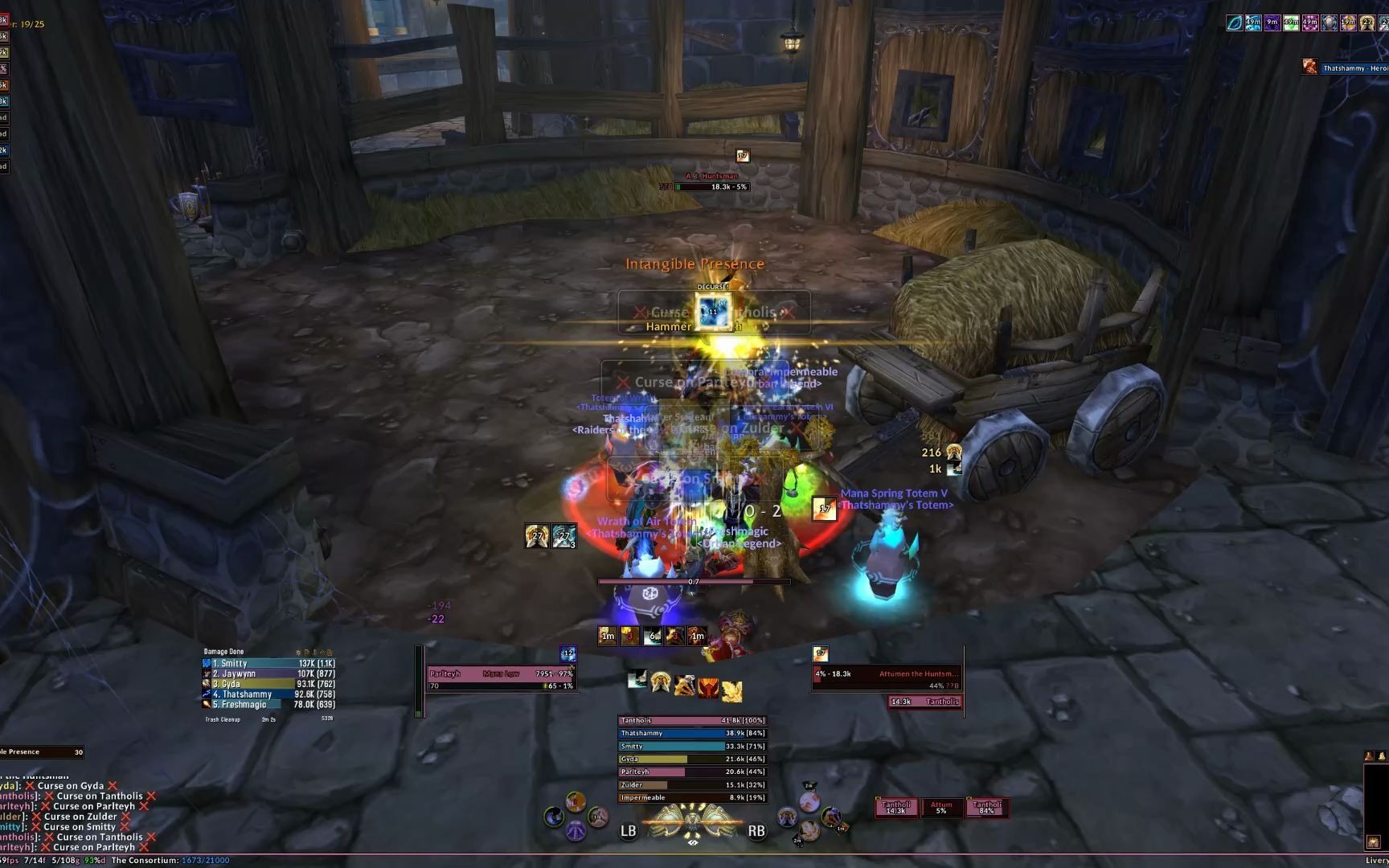Click the [Zulder] player name in chat
Viewport: 1389px width, 868px height.
pos(9,817)
